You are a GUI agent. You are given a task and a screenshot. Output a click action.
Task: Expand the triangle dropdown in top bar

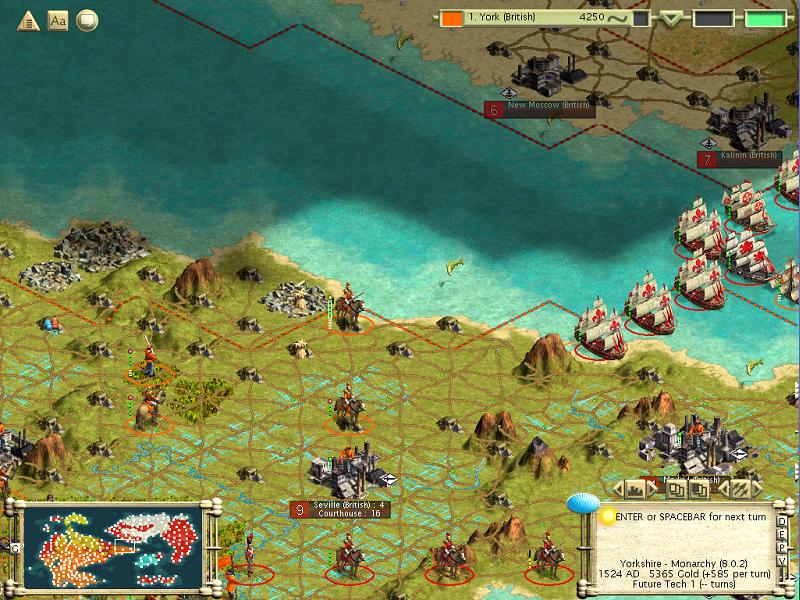(671, 18)
